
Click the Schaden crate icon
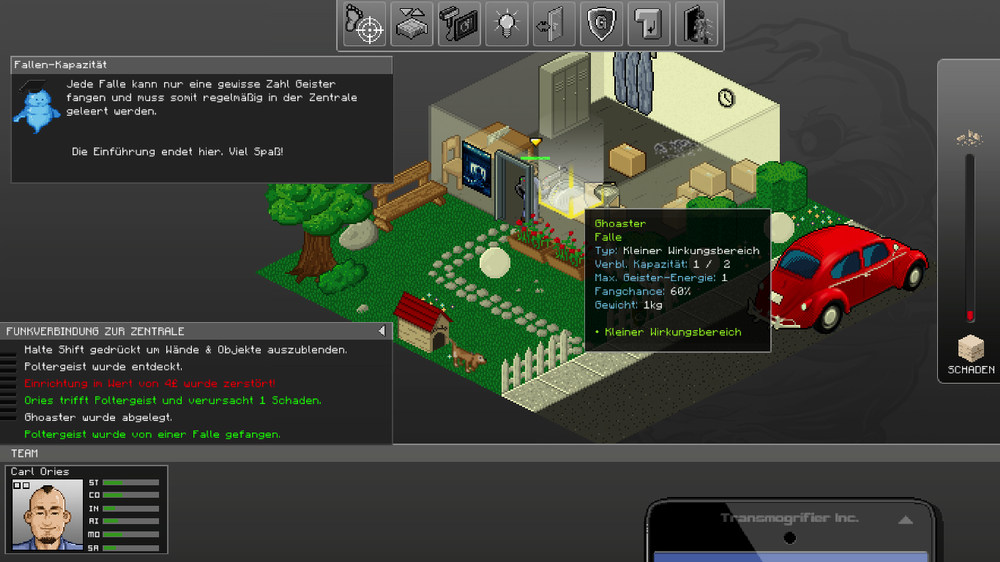971,349
